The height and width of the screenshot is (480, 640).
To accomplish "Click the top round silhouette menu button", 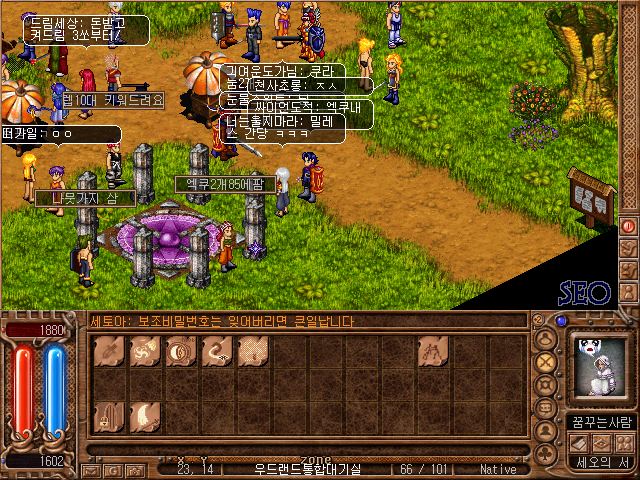I will [x=546, y=338].
